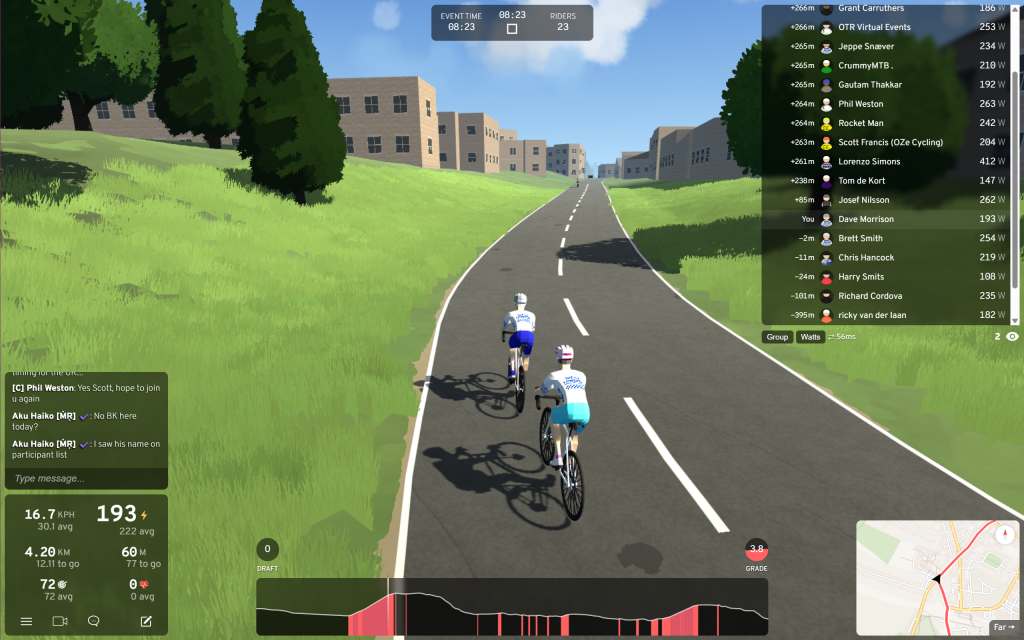
Task: Select the Group button under rider list
Action: click(777, 337)
